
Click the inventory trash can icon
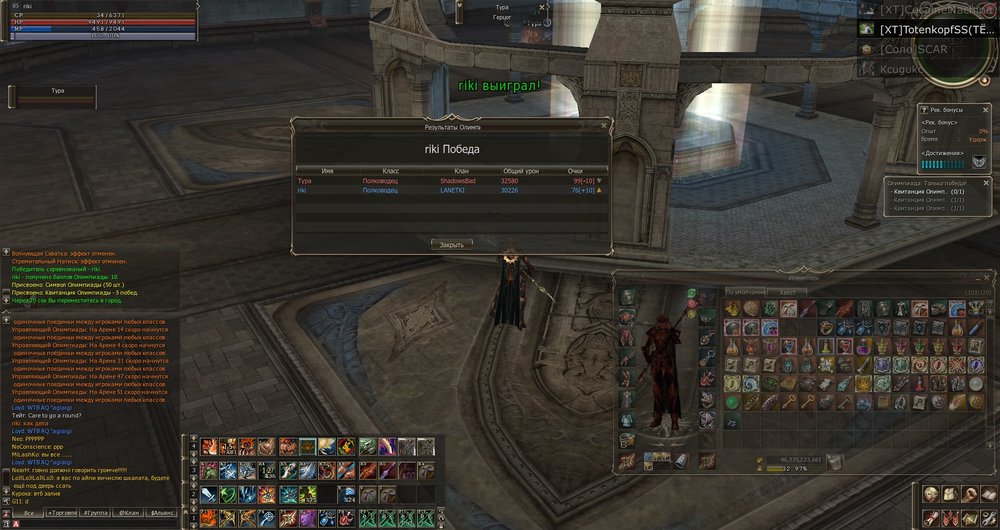(834, 461)
